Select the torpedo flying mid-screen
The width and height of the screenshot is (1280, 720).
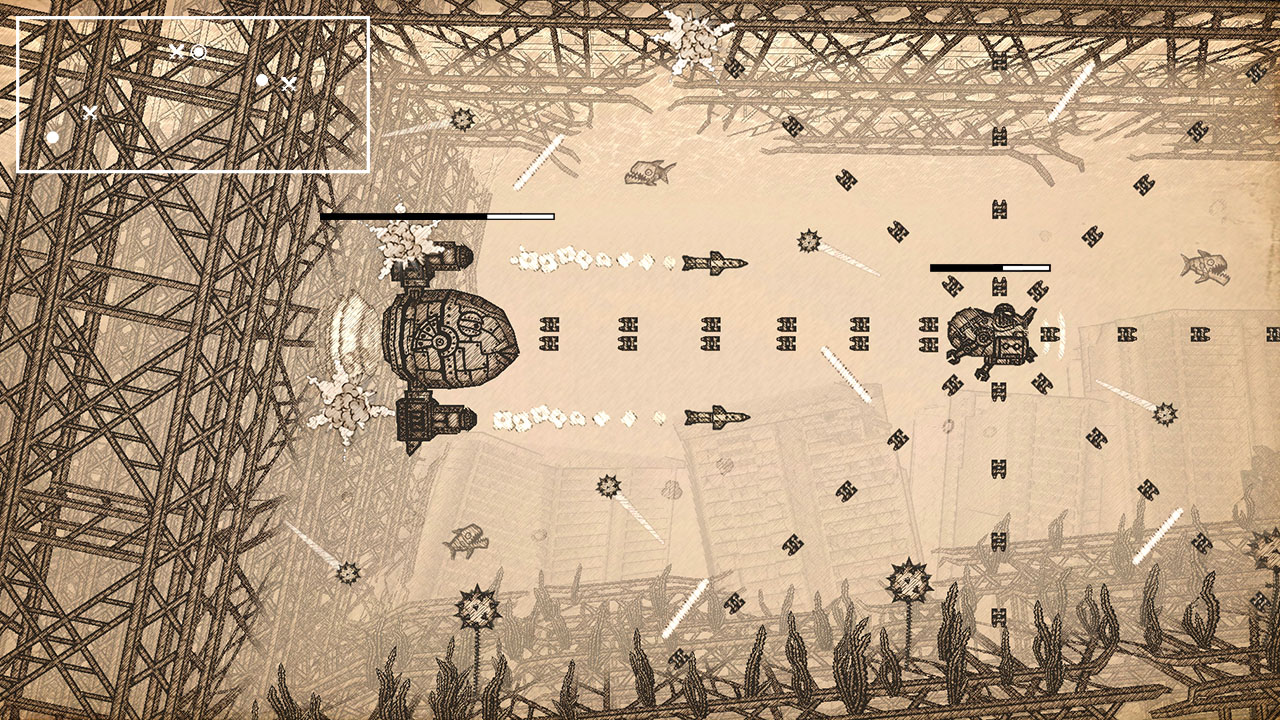click(715, 265)
